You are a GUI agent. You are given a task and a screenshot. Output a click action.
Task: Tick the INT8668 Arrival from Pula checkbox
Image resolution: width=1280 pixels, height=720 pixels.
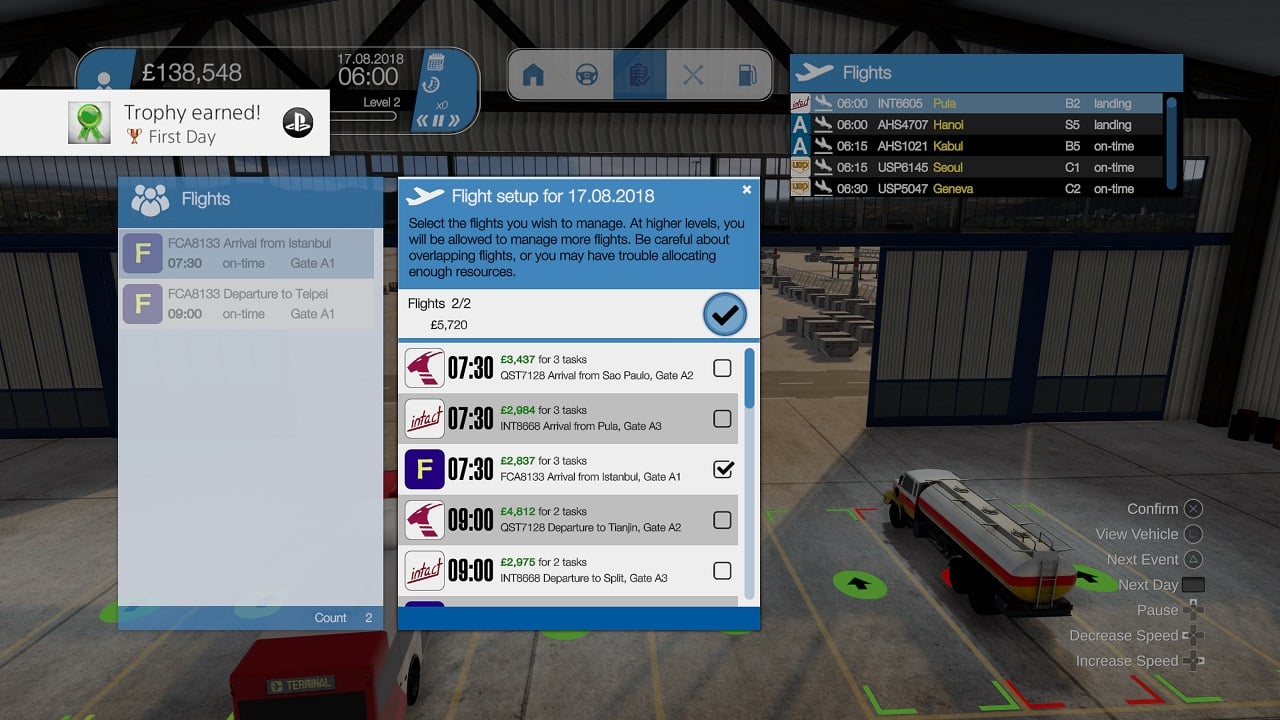(722, 419)
